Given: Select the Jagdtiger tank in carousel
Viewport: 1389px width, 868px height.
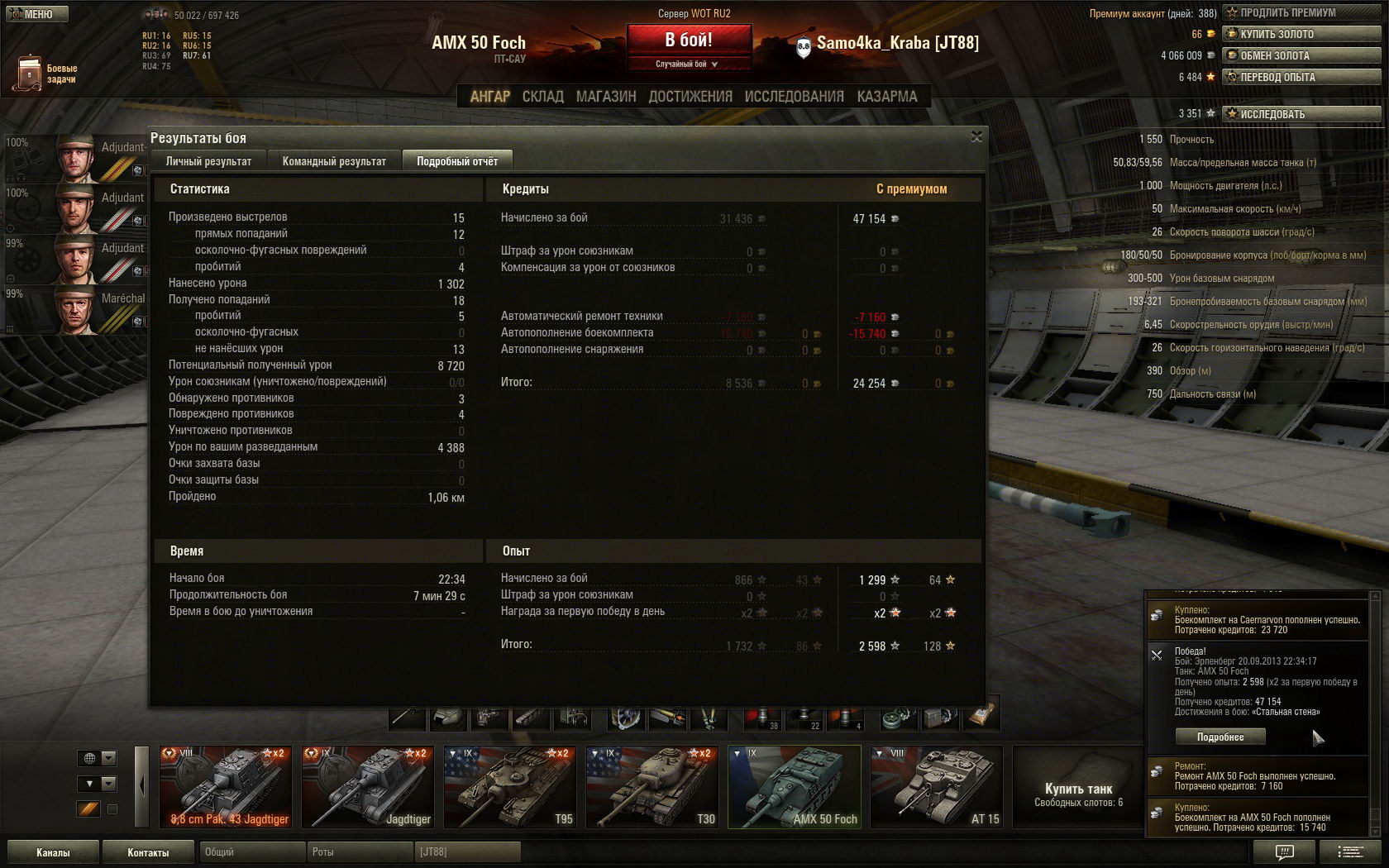Looking at the screenshot, I should click(367, 786).
